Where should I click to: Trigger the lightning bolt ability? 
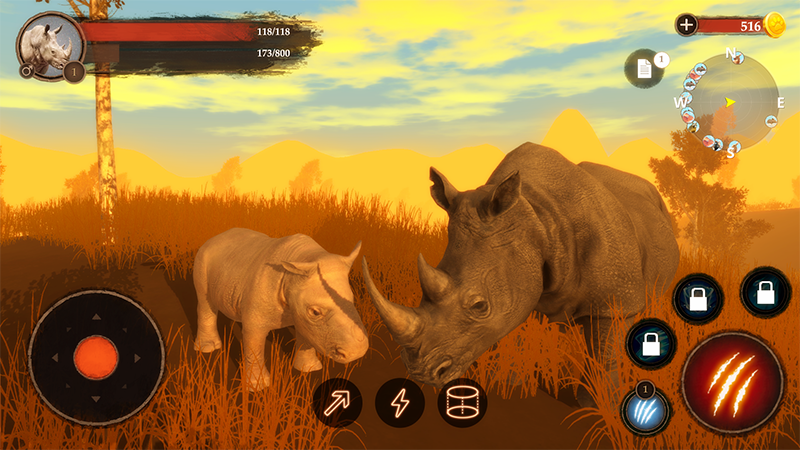(x=399, y=403)
